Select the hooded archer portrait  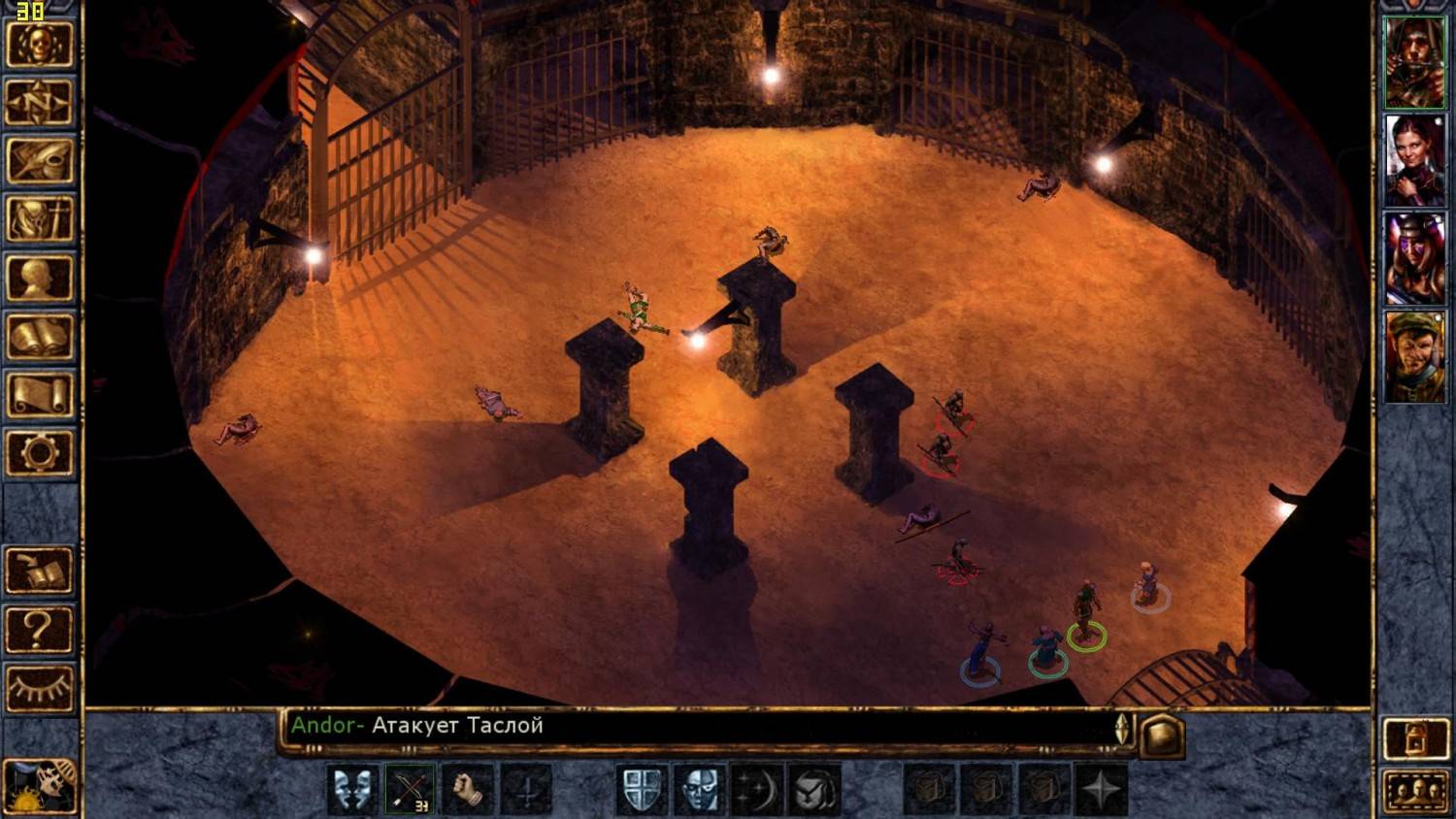[x=1413, y=62]
